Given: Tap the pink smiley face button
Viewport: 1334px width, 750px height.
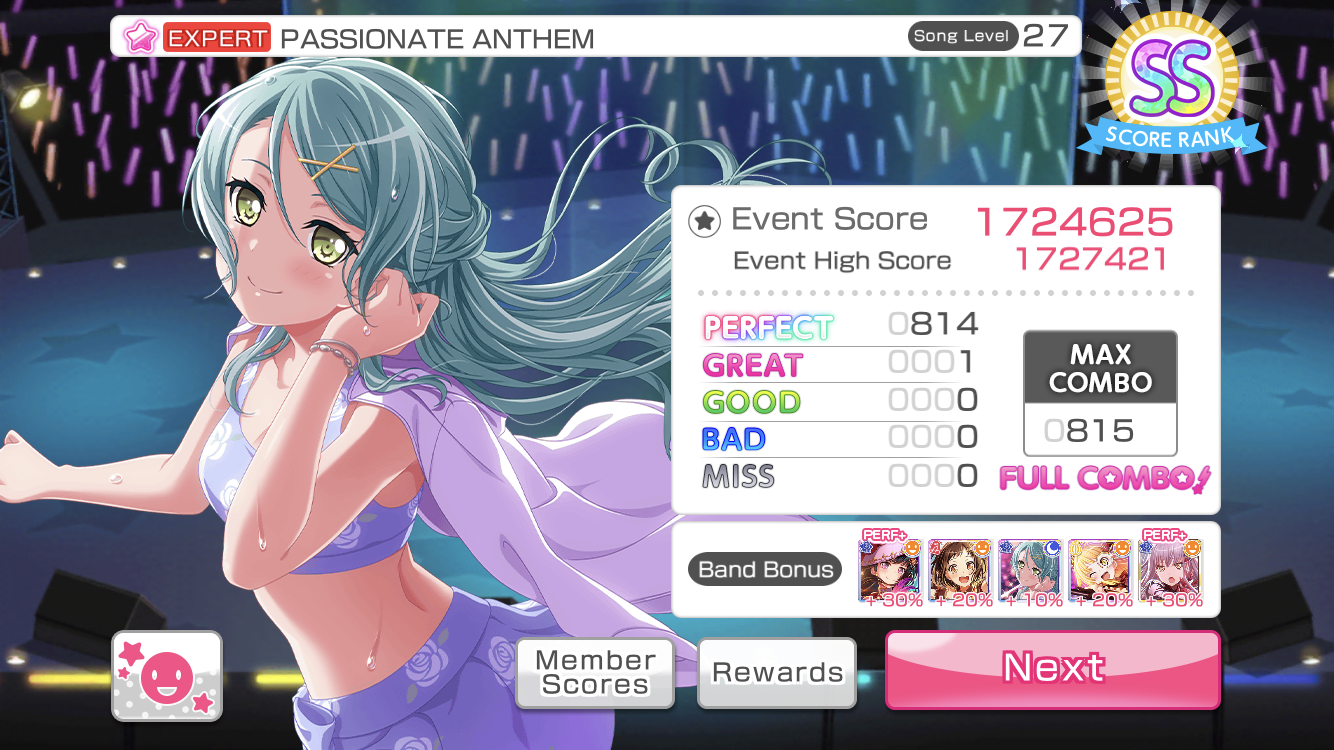Looking at the screenshot, I should 167,677.
